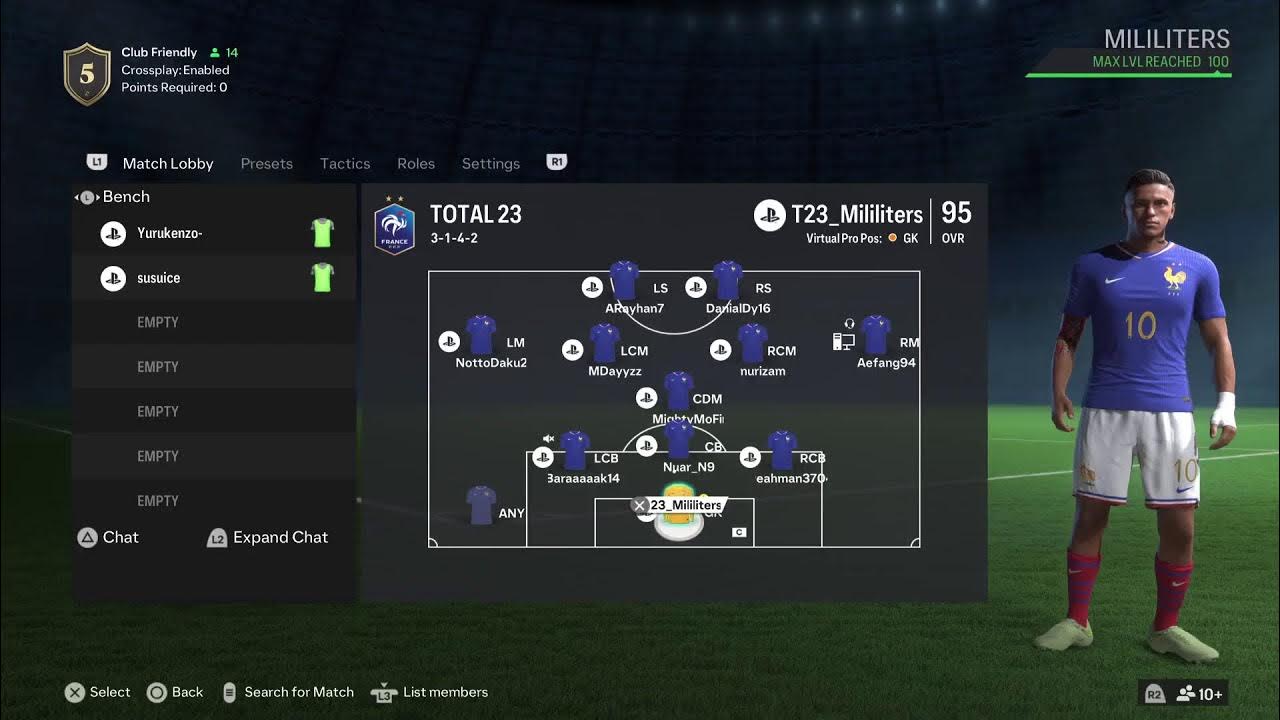The height and width of the screenshot is (720, 1280).
Task: Select the goalkeeper gloves marker
Action: pos(678,516)
